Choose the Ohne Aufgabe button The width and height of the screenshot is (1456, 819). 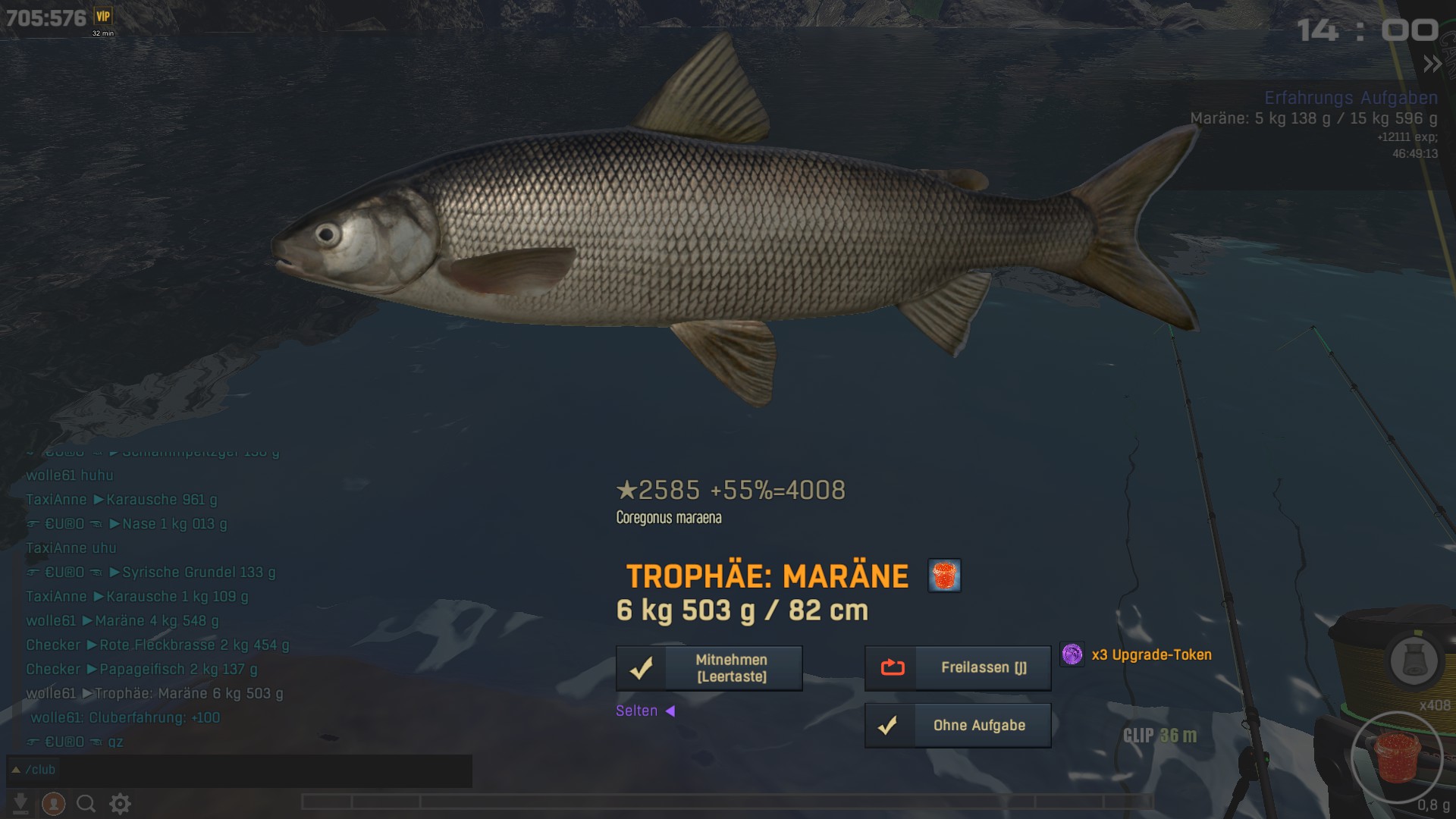pyautogui.click(x=958, y=726)
